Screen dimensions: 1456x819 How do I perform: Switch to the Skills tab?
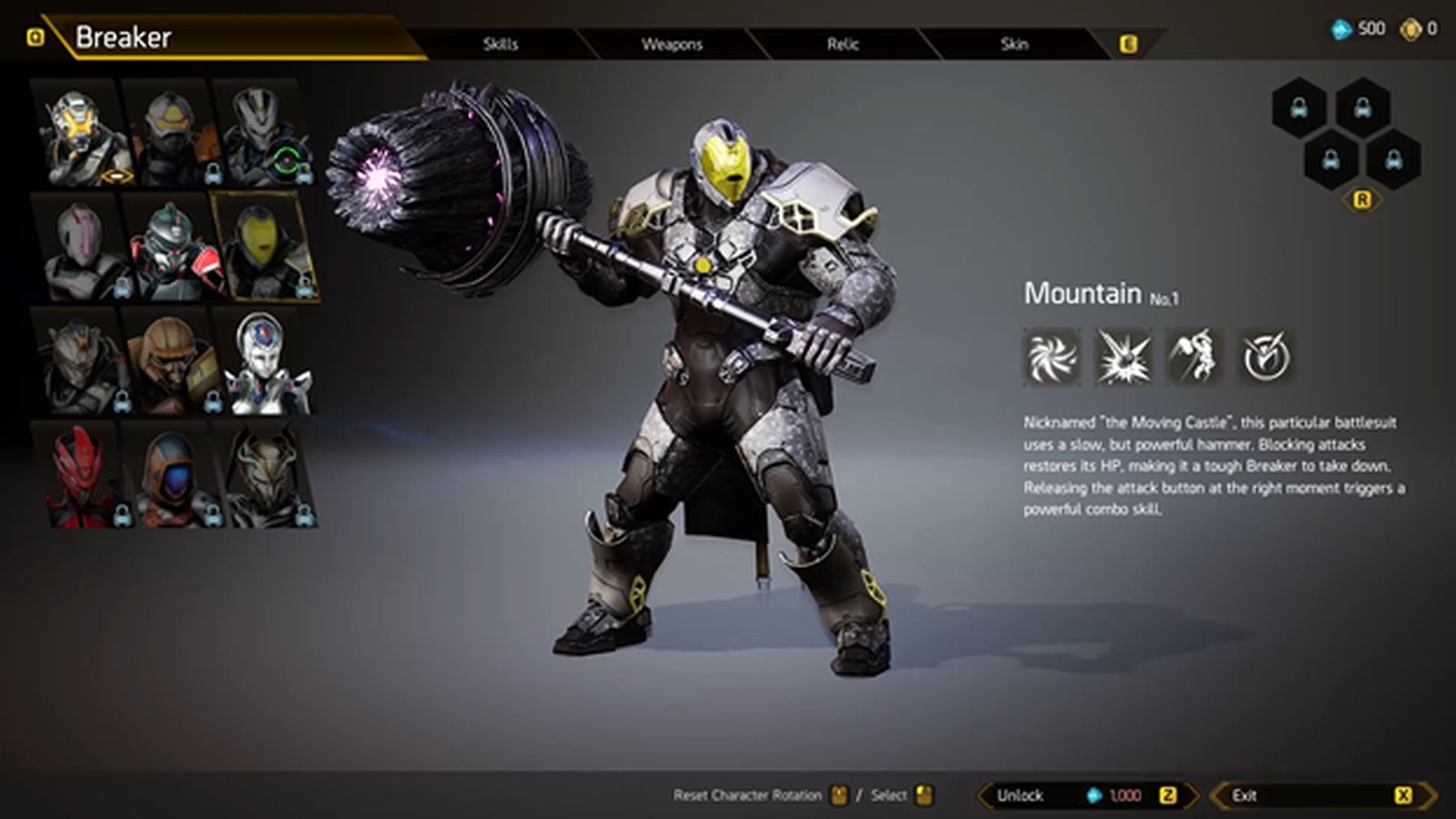tap(500, 44)
